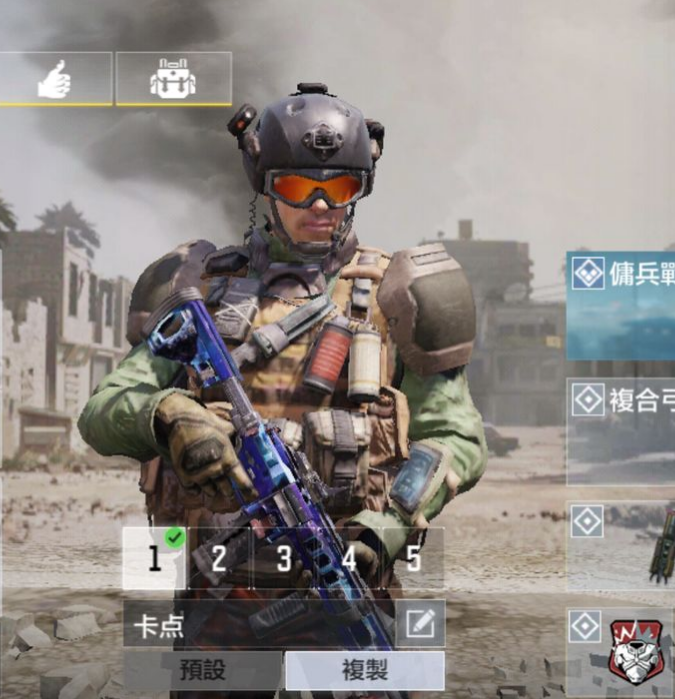Image resolution: width=675 pixels, height=699 pixels.
Task: Select the 複合弓 compound bow slot
Action: pos(621,430)
